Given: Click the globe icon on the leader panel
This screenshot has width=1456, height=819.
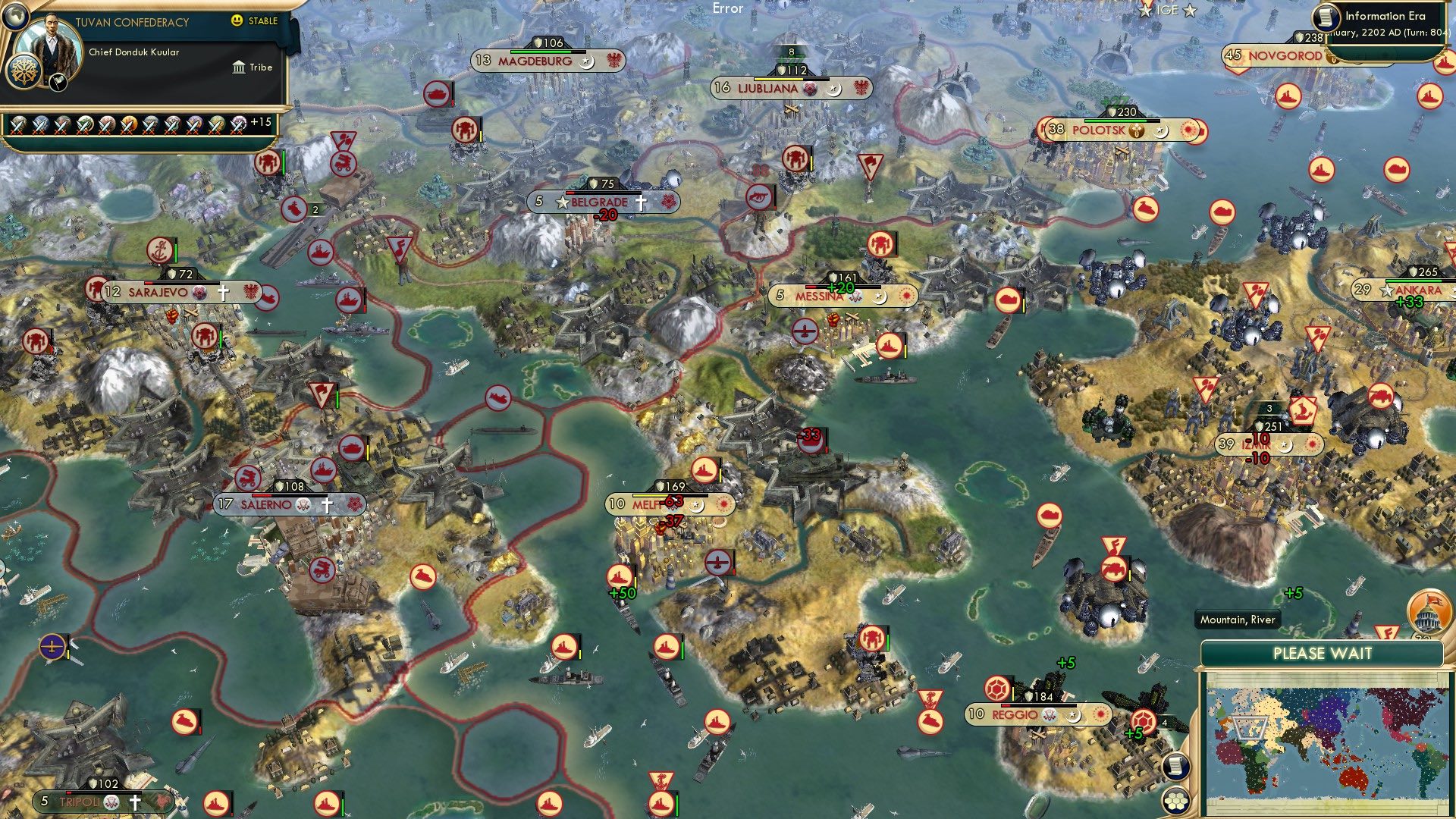Looking at the screenshot, I should pyautogui.click(x=15, y=15).
